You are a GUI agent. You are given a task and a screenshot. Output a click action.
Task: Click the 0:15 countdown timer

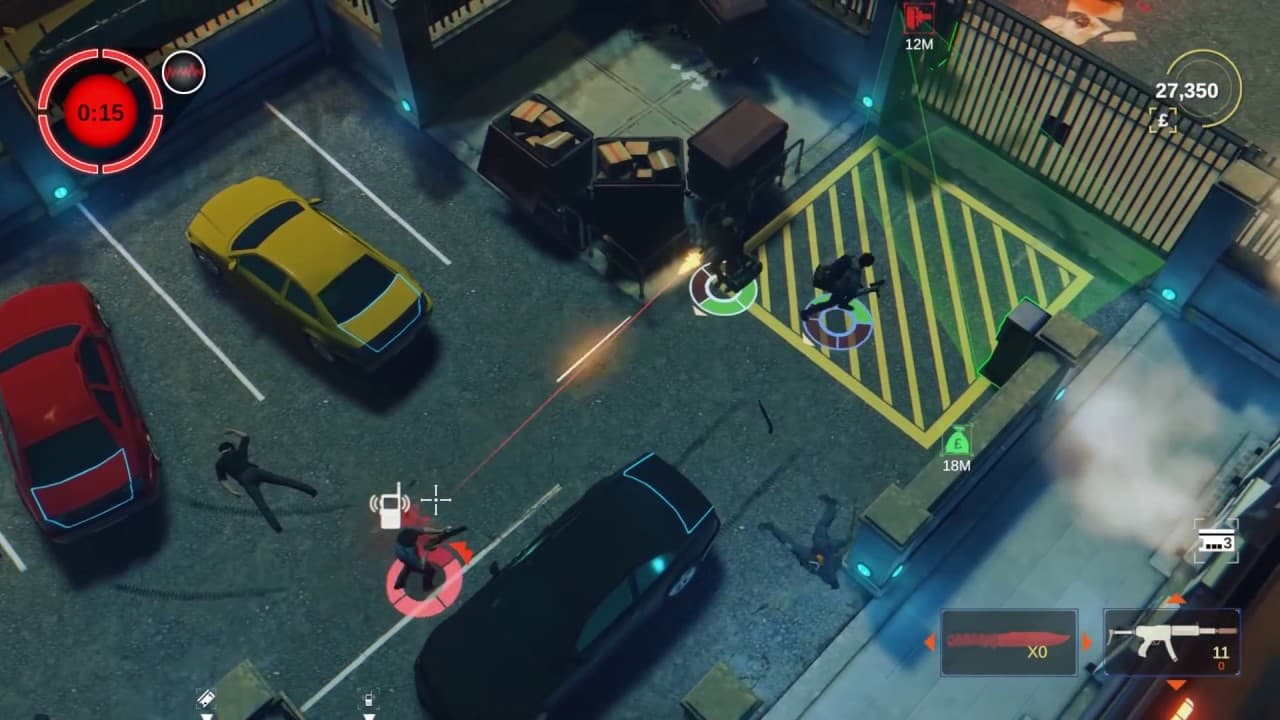[102, 111]
